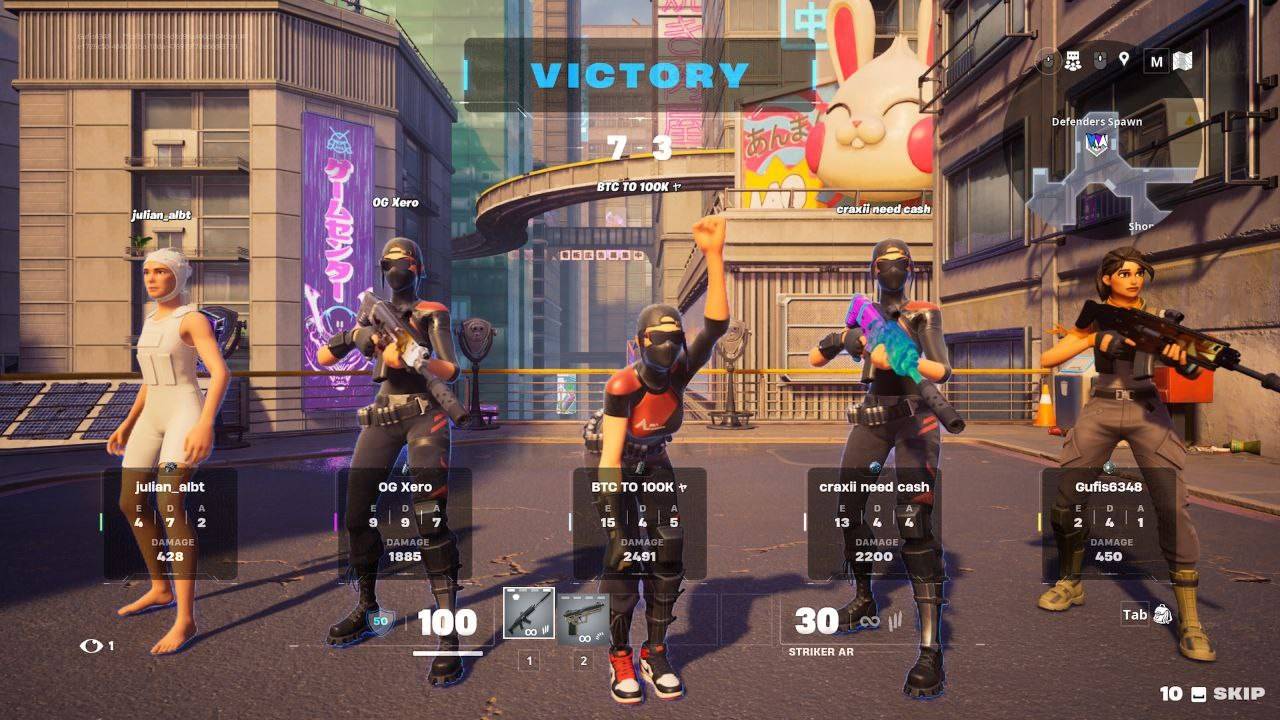
Task: Click the VICTORY title banner
Action: (640, 73)
